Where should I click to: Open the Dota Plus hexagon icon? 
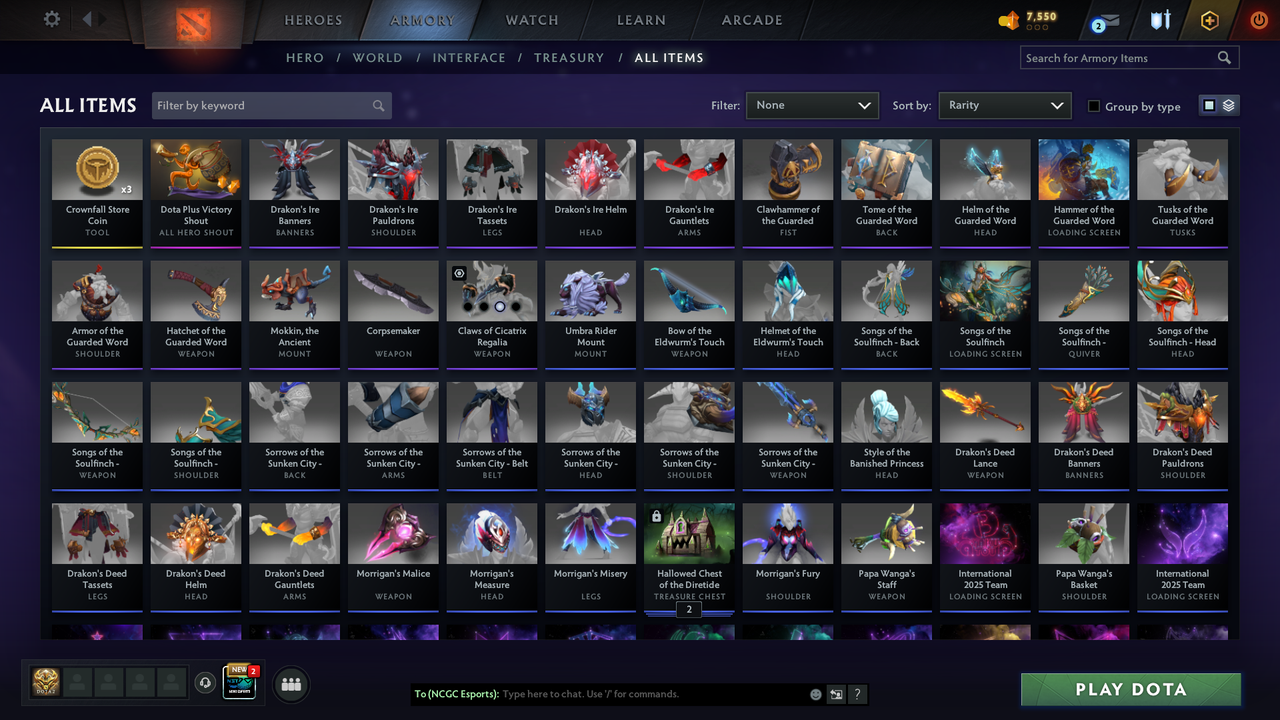1208,19
